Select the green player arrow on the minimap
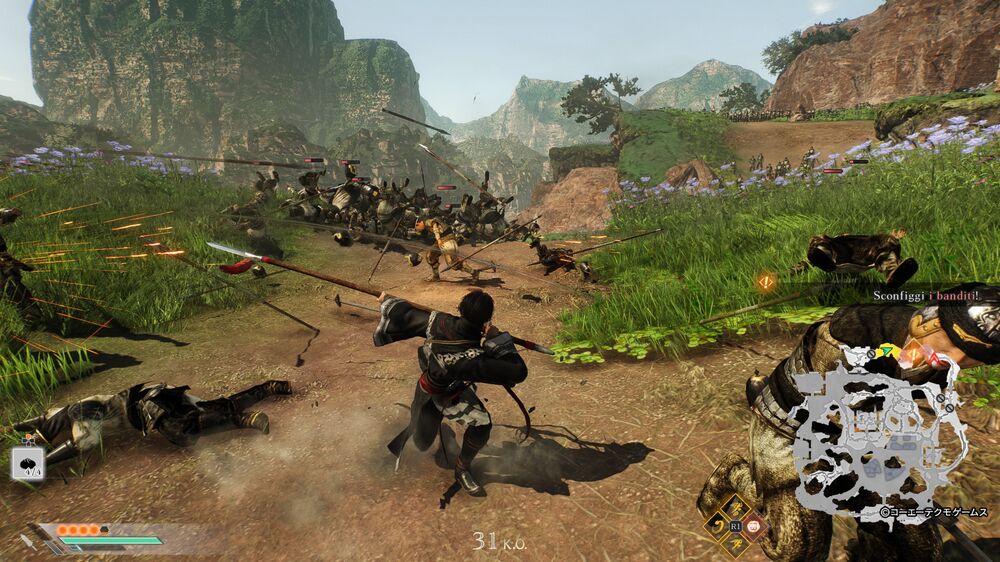Image resolution: width=1000 pixels, height=562 pixels. (886, 350)
